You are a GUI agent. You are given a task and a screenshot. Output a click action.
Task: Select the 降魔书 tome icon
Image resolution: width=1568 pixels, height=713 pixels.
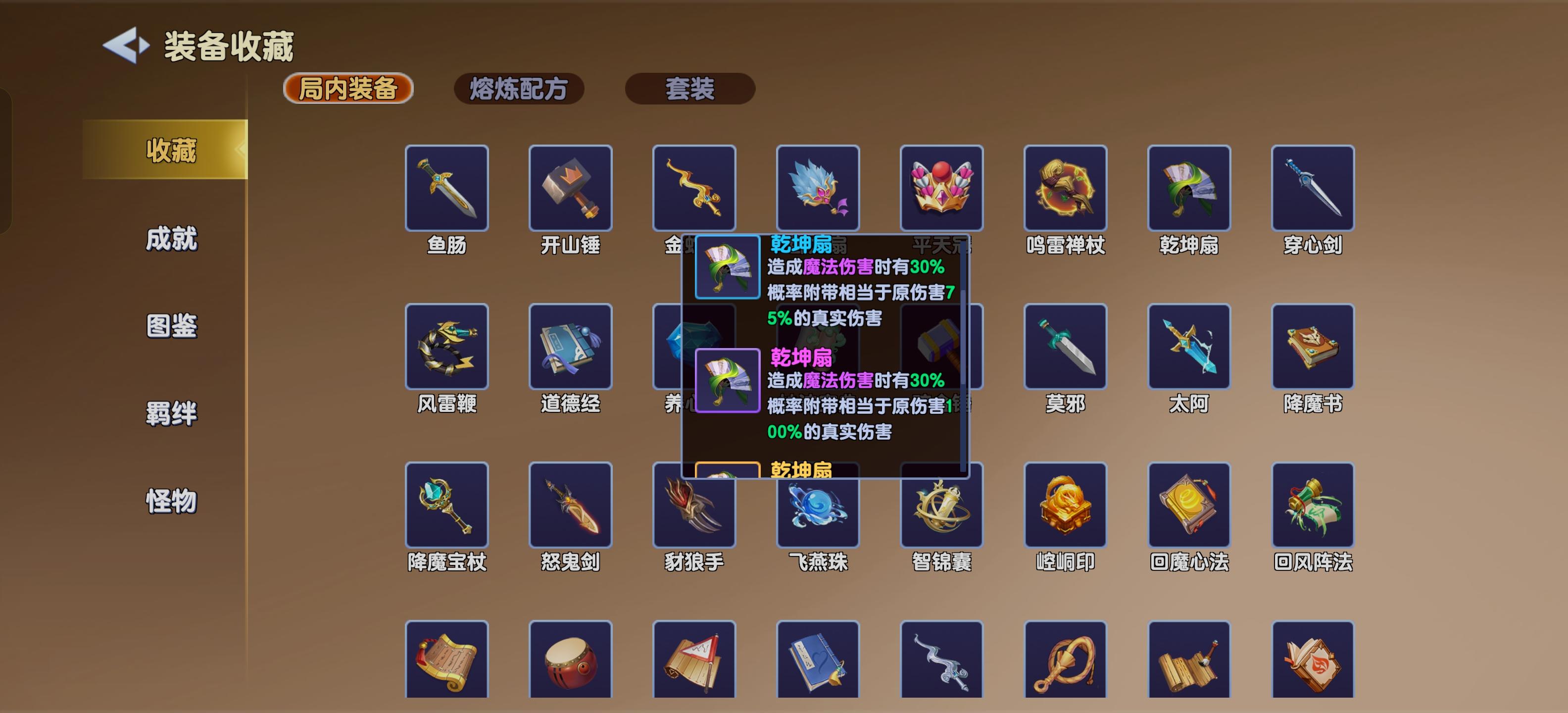tap(1312, 347)
